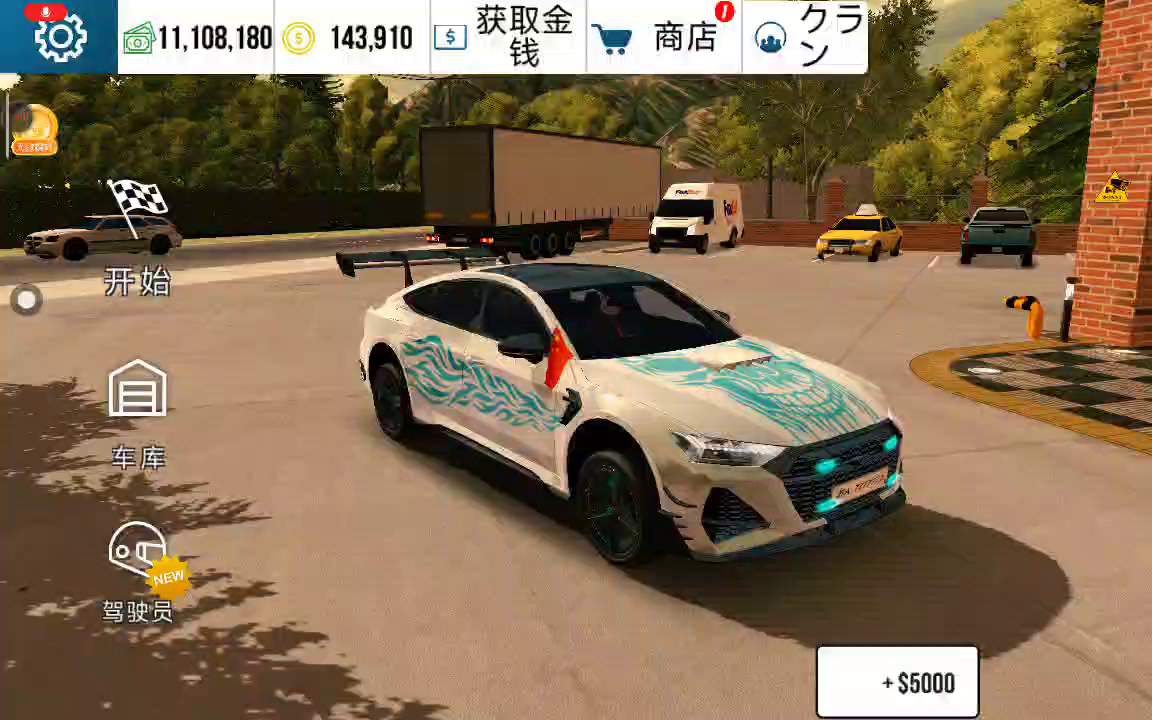Viewport: 1152px width, 720px height.
Task: Open the 商店 shop
Action: pos(663,37)
